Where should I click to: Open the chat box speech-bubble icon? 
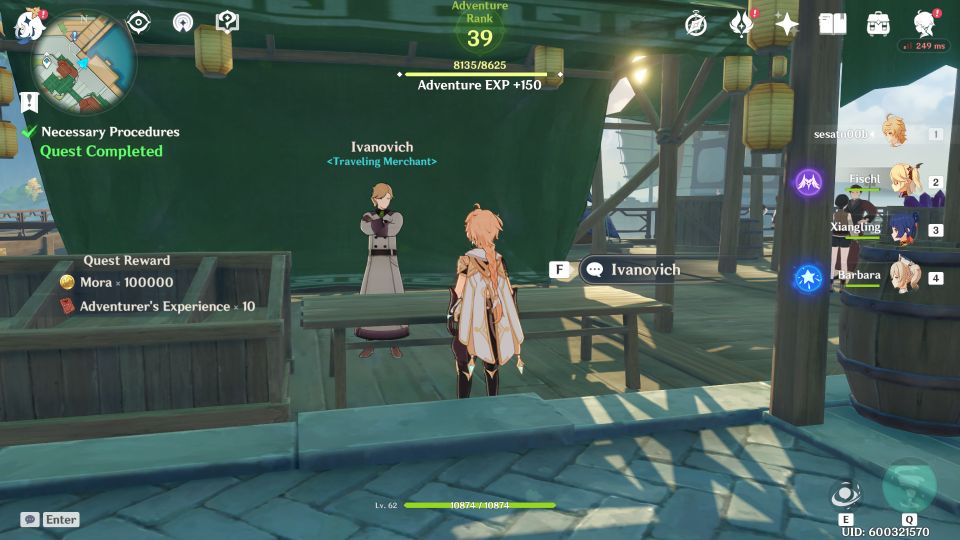29,520
